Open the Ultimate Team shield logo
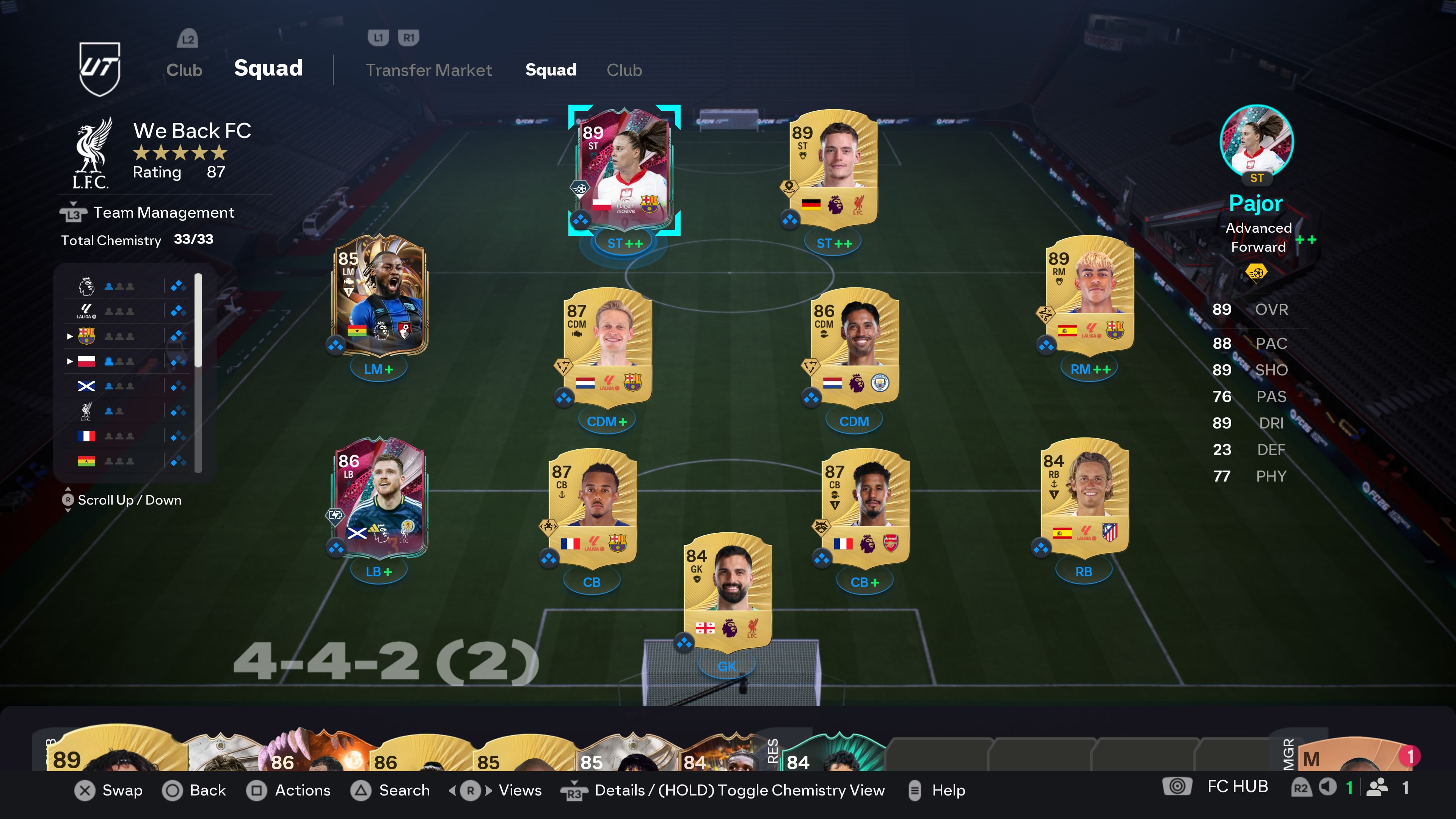1456x819 pixels. pos(99,69)
